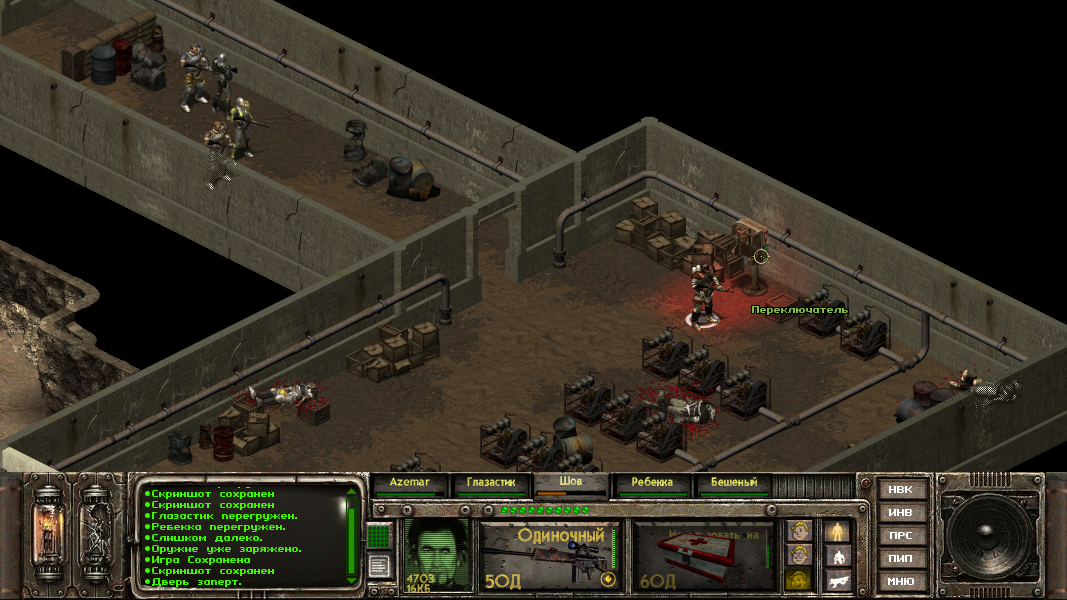The height and width of the screenshot is (600, 1067).
Task: Click the sniper rifle weapon slot
Action: tap(550, 555)
